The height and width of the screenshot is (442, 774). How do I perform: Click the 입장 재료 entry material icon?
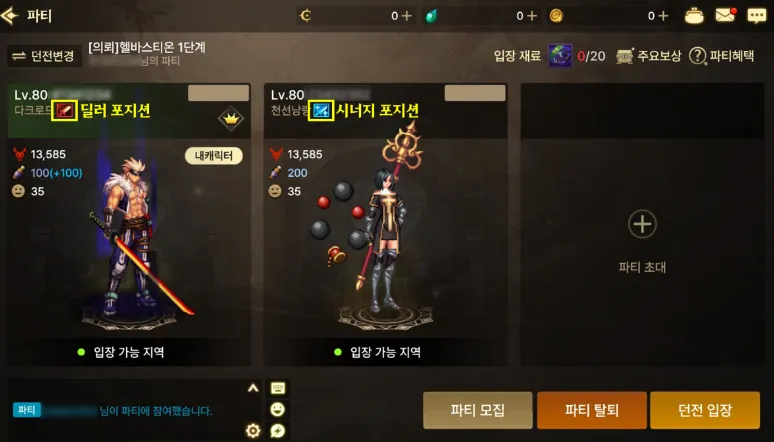click(560, 56)
